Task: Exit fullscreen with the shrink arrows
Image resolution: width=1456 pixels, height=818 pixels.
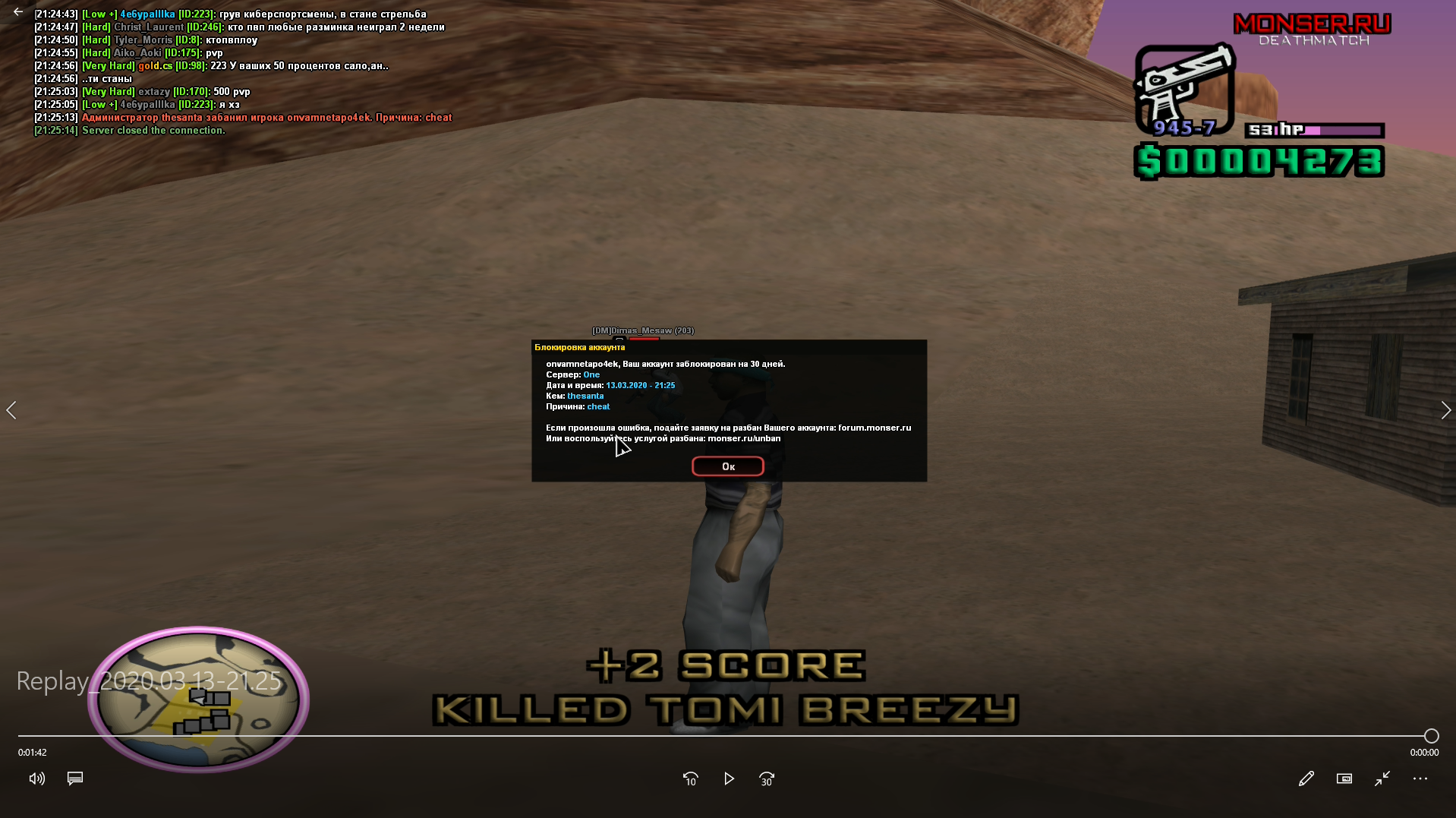Action: pos(1382,779)
